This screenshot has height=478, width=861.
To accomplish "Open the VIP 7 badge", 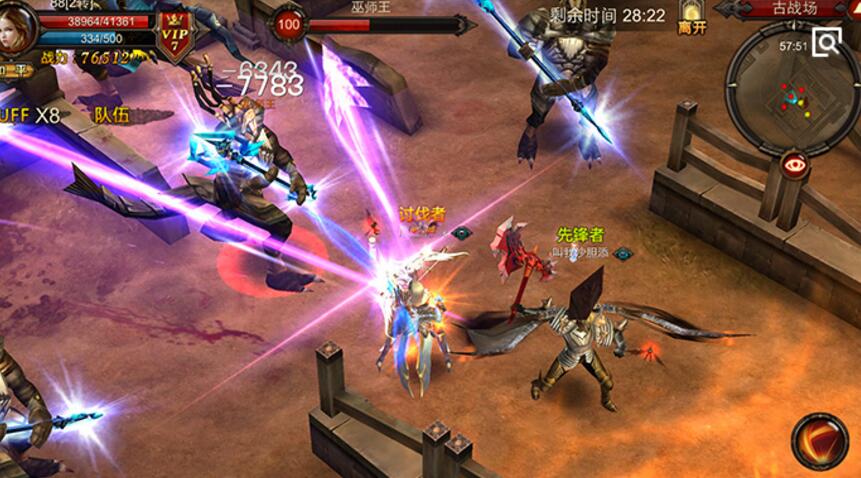I will point(176,37).
